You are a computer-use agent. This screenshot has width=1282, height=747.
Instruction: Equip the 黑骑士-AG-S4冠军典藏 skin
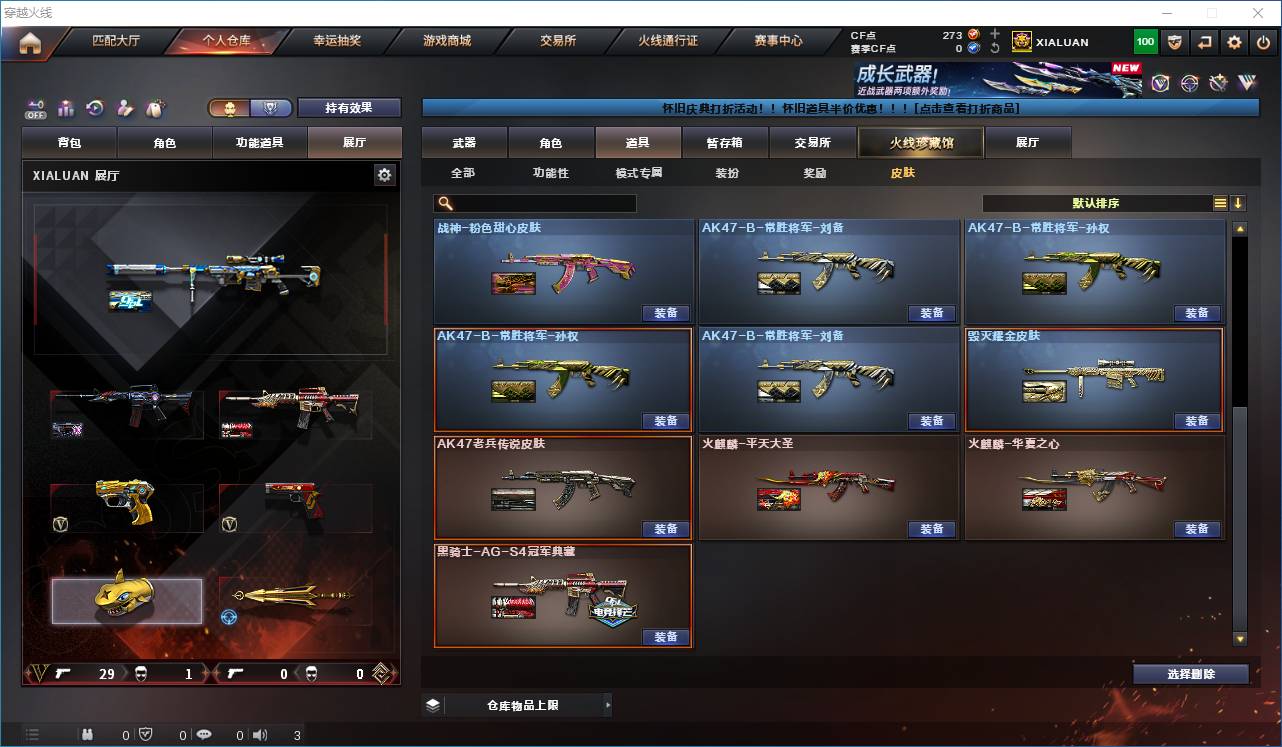pyautogui.click(x=666, y=637)
